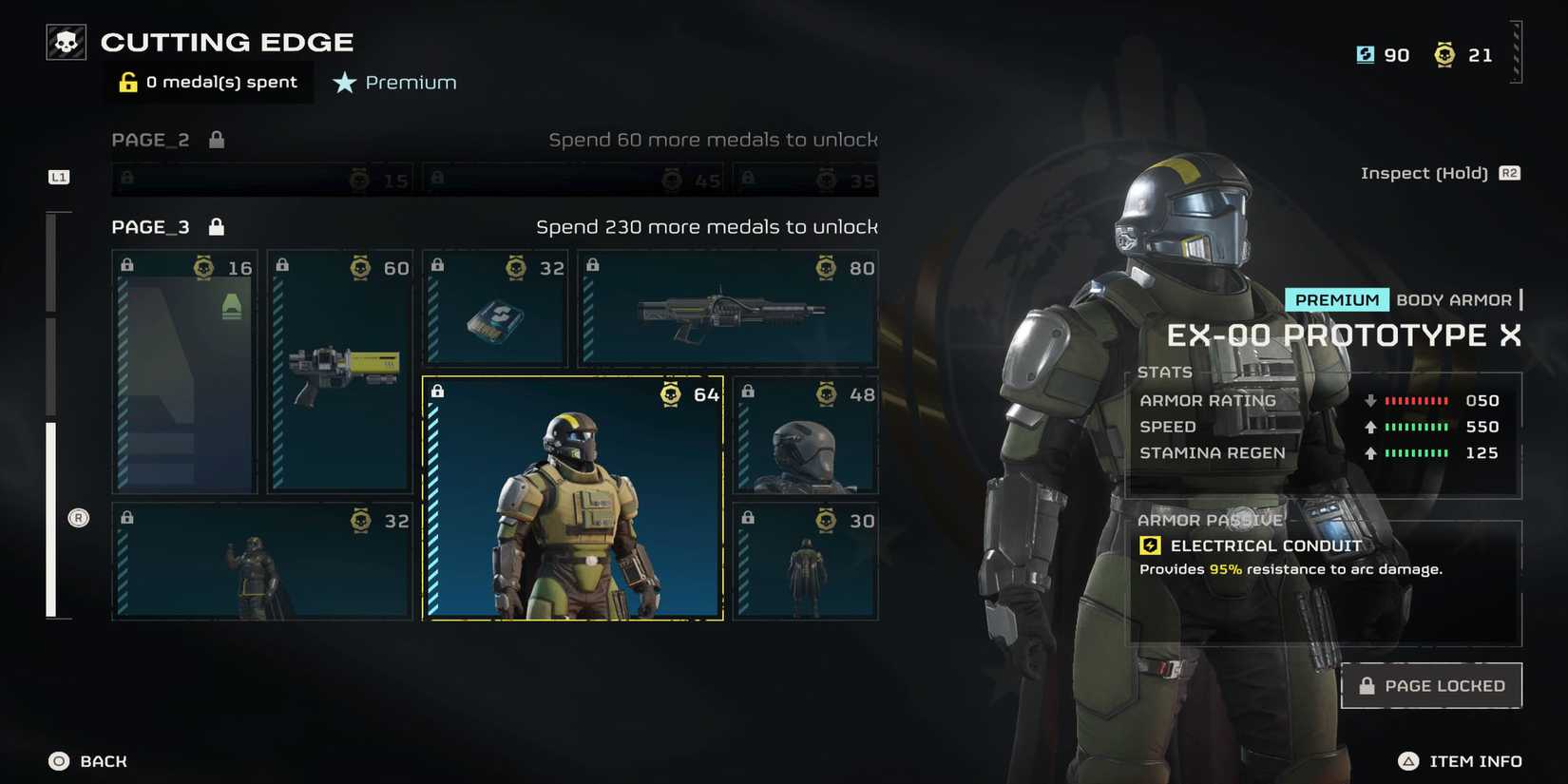Click the Super Credits icon showing 90
This screenshot has height=784, width=1568.
pos(1366,54)
